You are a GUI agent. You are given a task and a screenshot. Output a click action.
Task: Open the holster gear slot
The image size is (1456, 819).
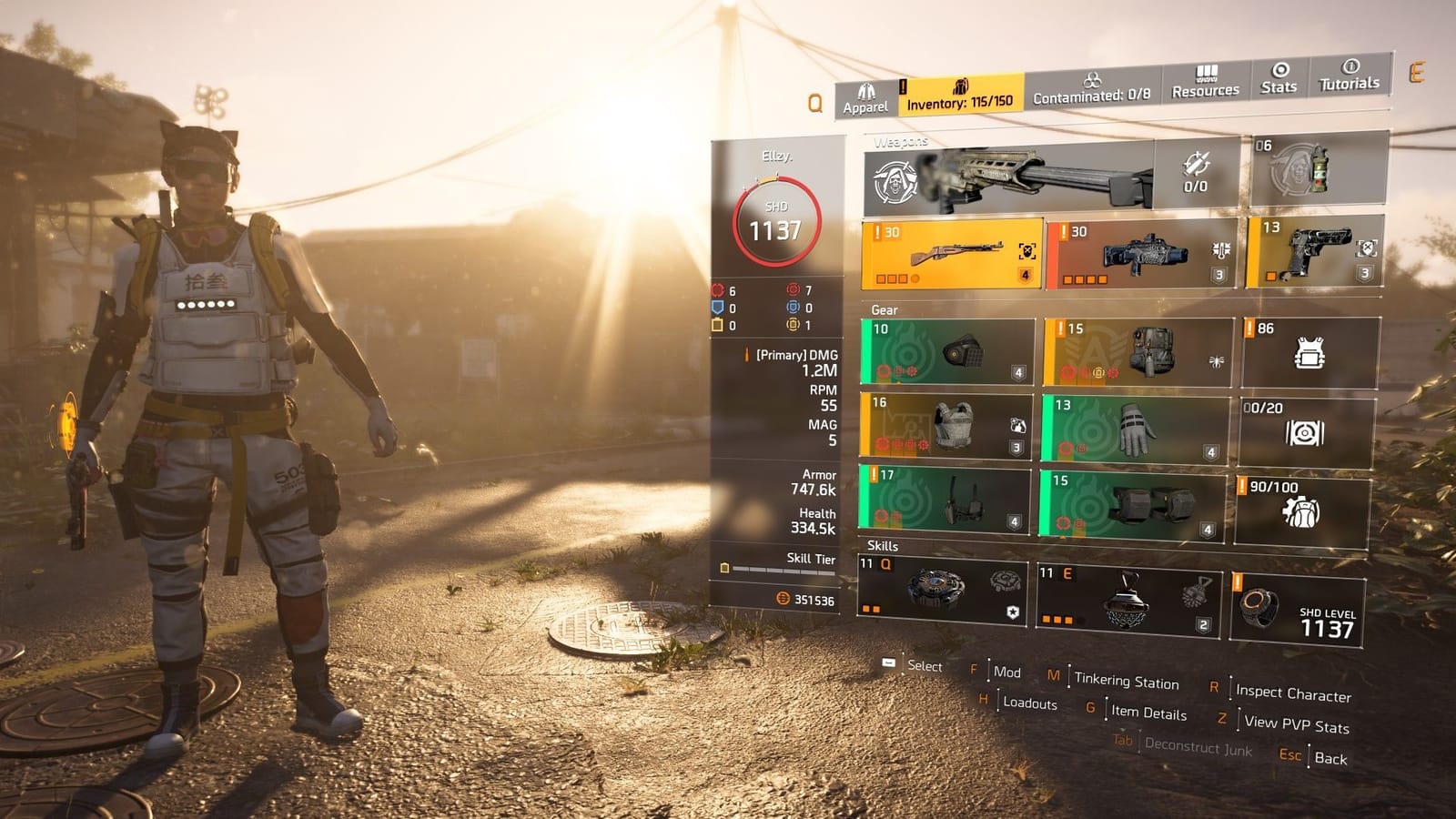click(946, 500)
